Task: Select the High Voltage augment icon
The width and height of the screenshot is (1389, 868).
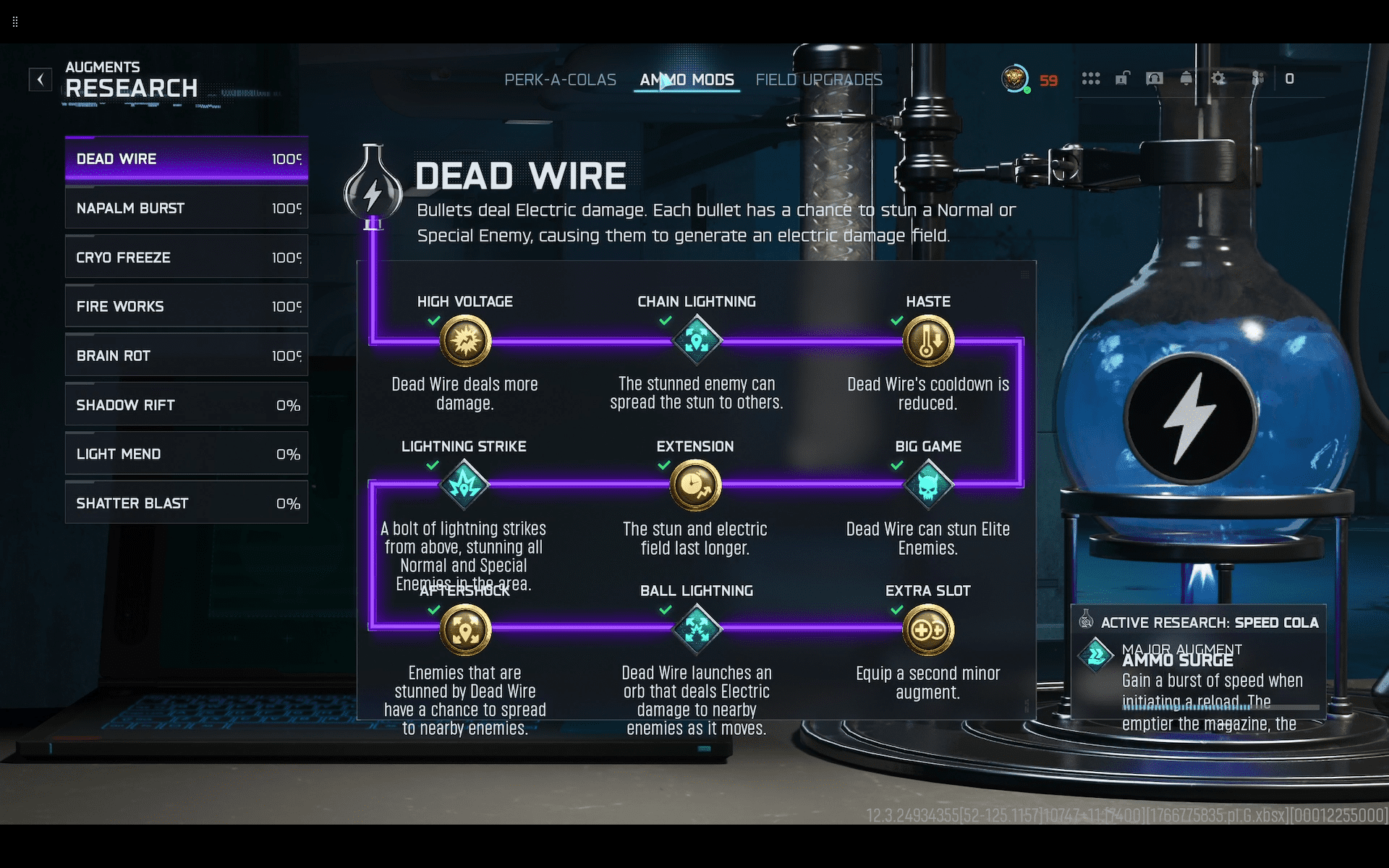Action: pyautogui.click(x=465, y=341)
